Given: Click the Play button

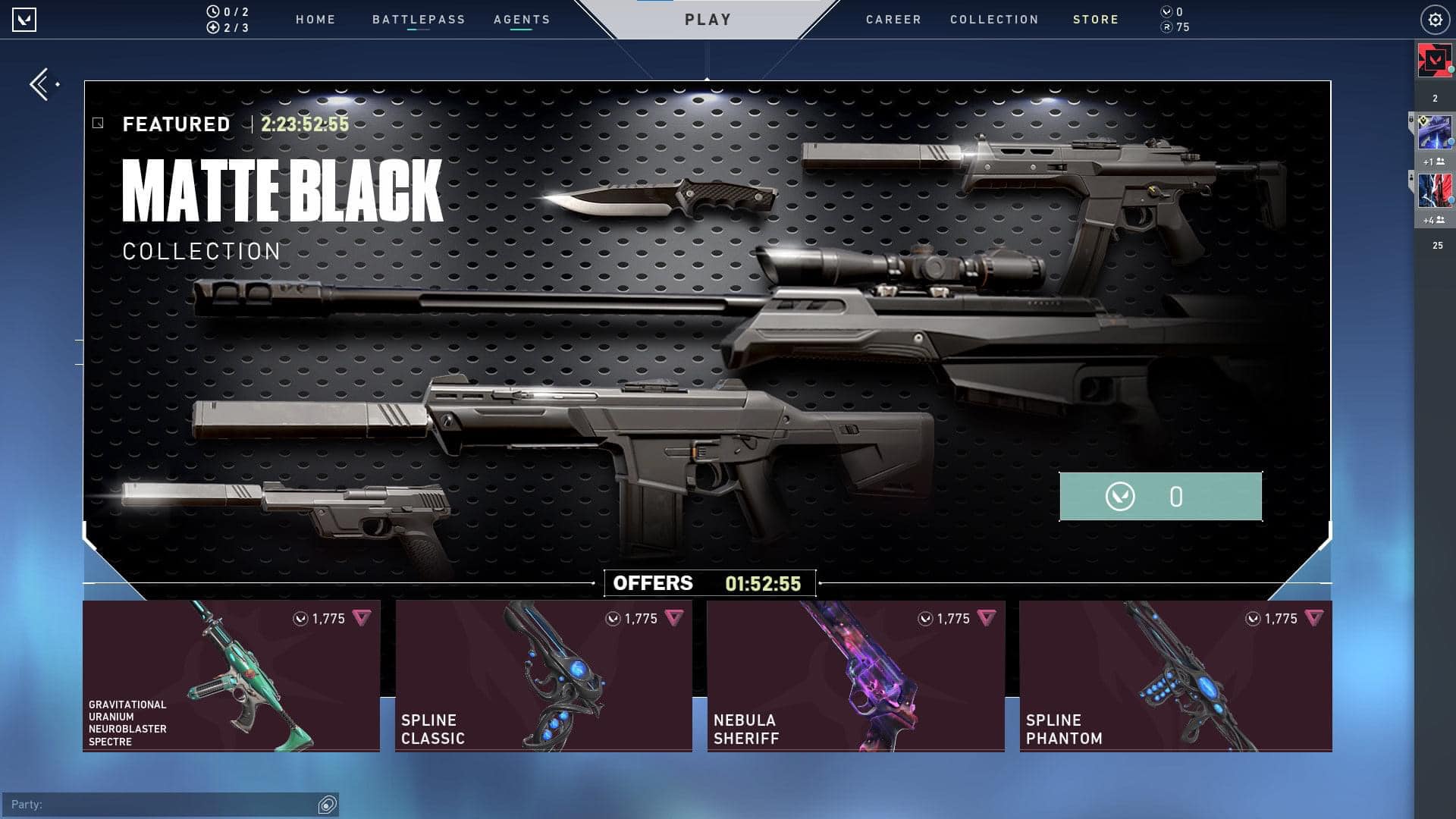Looking at the screenshot, I should click(x=708, y=20).
